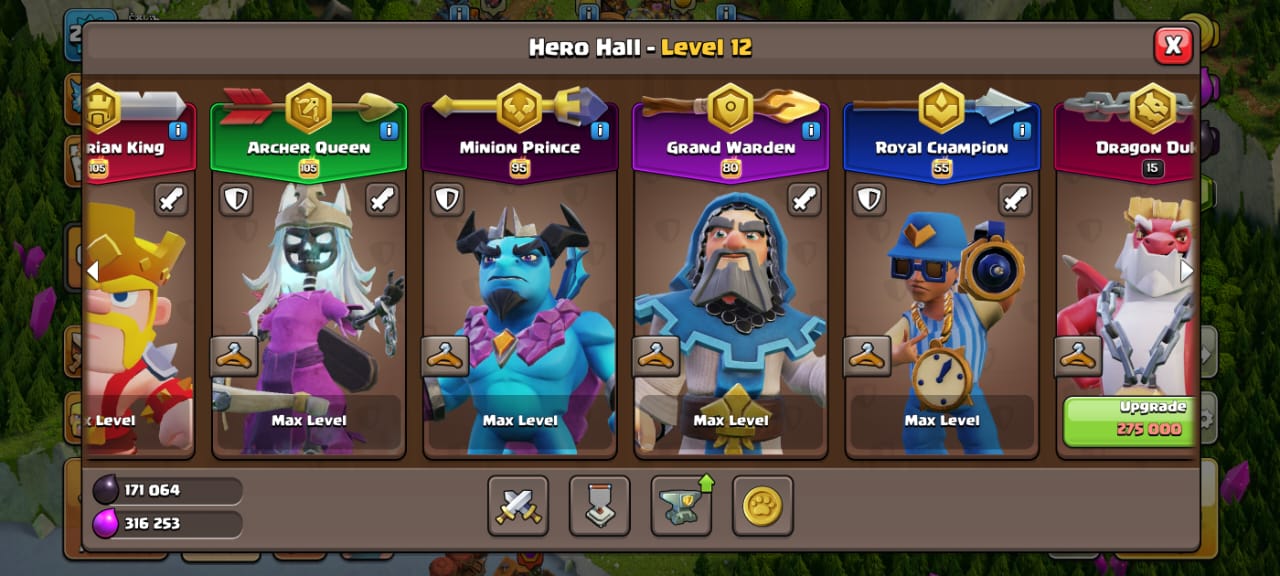Open the anvil blacksmith button
Screen dimensions: 1280x576
[681, 506]
